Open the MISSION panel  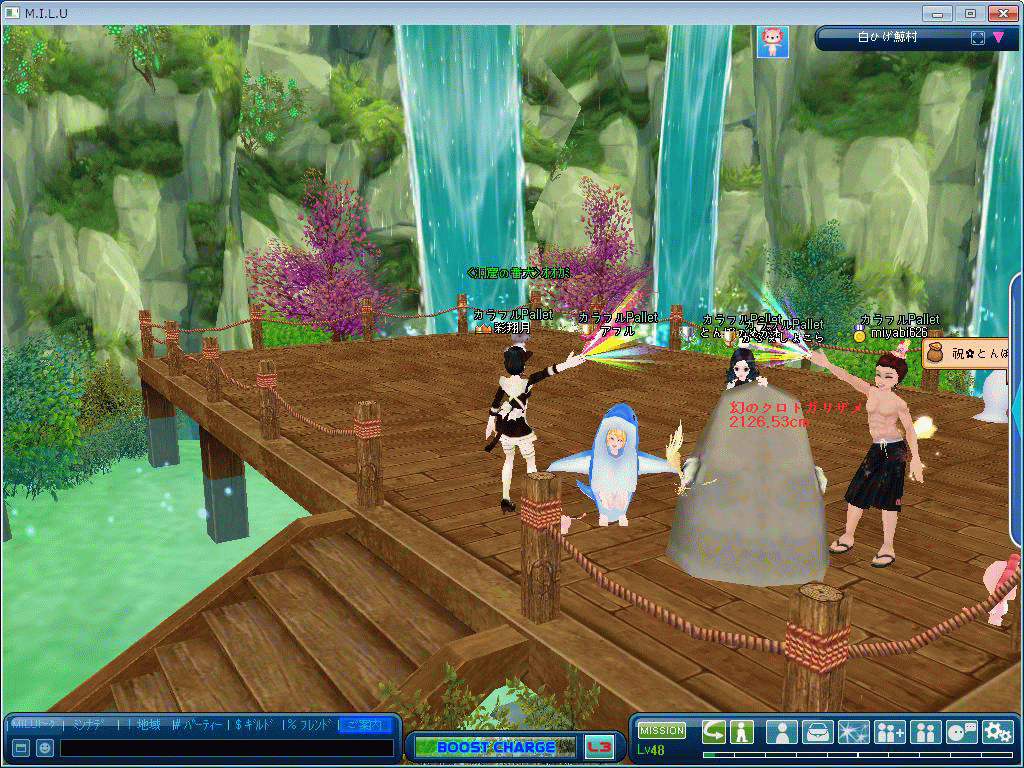(662, 730)
